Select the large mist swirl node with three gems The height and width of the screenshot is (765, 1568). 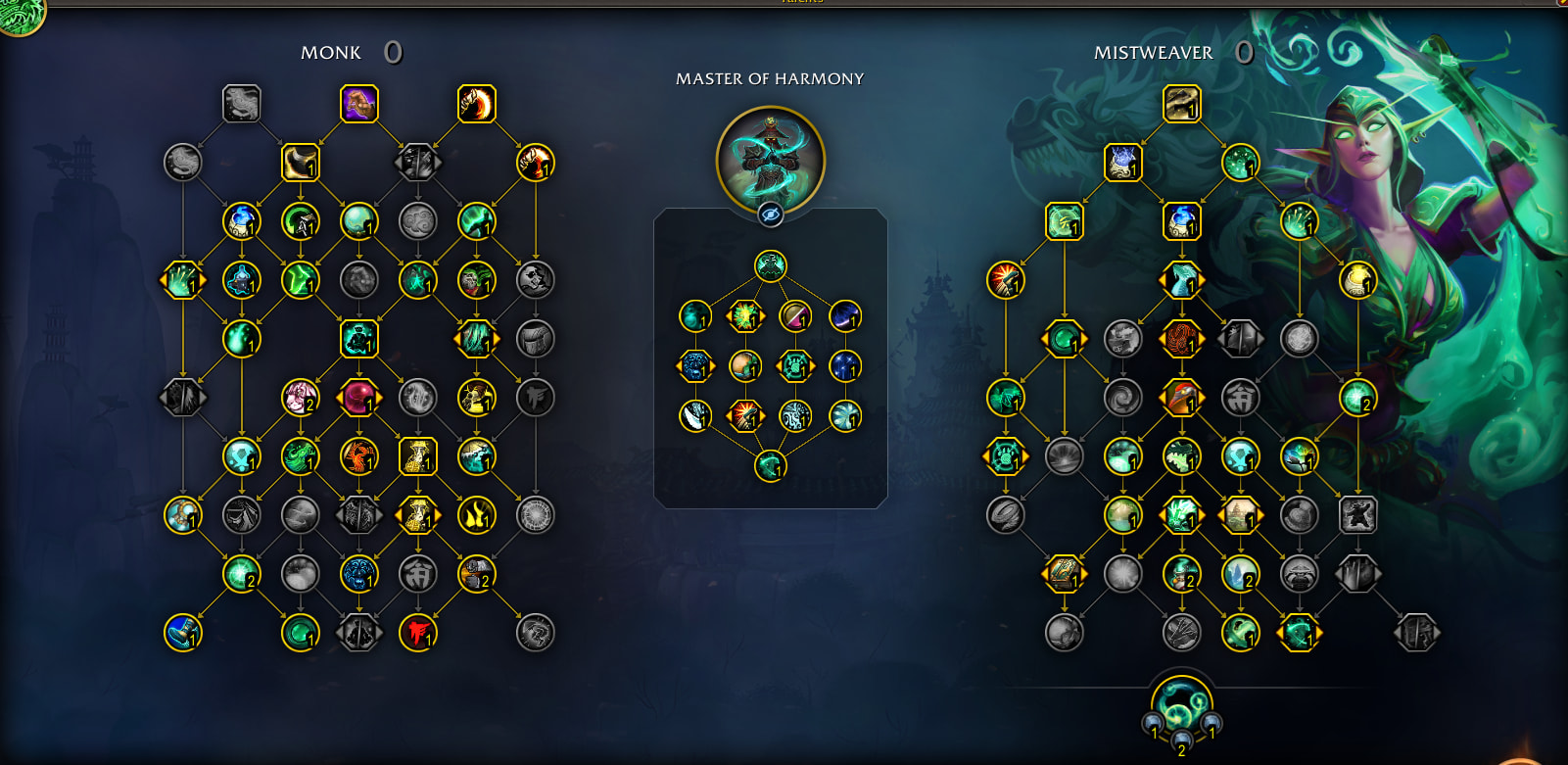(1182, 705)
